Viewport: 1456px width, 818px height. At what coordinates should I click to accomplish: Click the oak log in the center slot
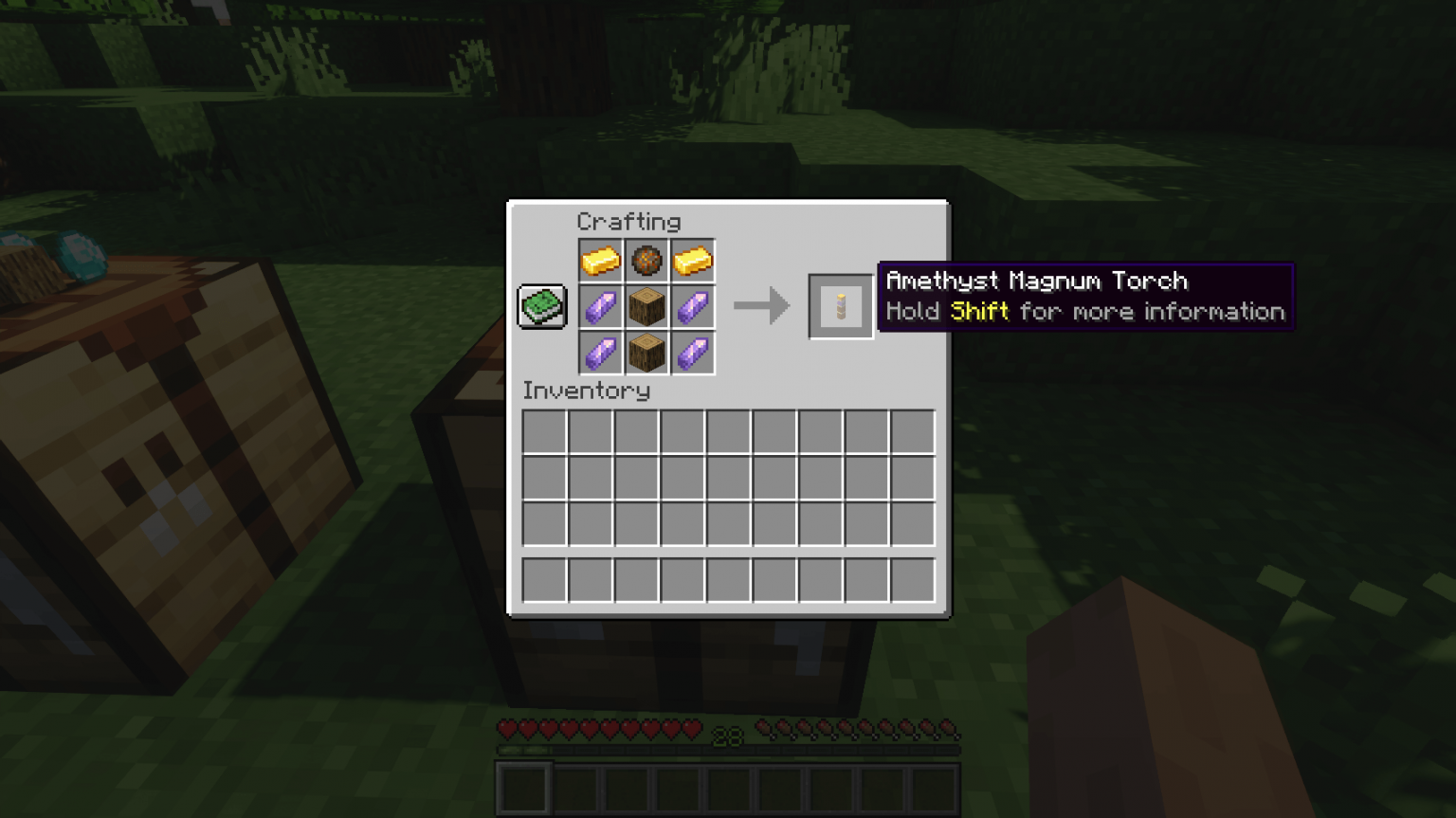(x=646, y=306)
